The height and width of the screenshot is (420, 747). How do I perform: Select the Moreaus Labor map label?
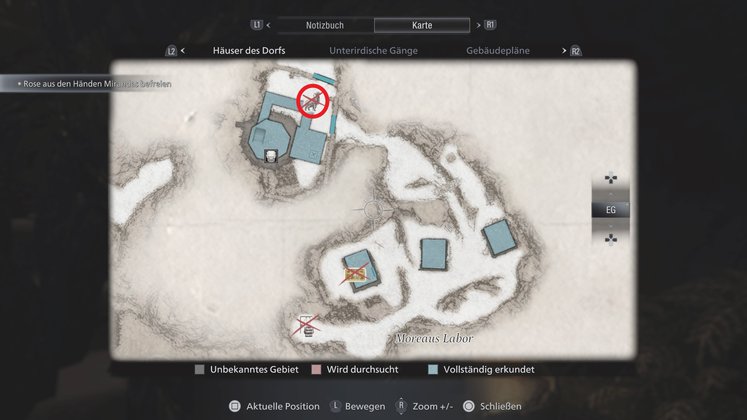pyautogui.click(x=433, y=338)
